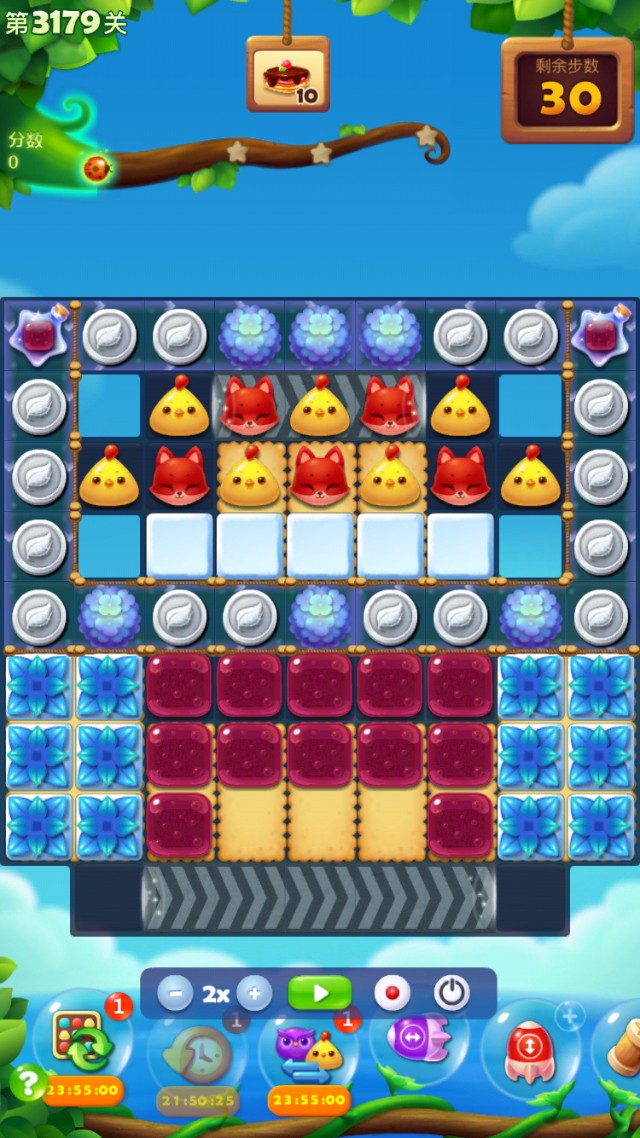Increase playback speed with the plus button
This screenshot has width=640, height=1138.
(254, 994)
